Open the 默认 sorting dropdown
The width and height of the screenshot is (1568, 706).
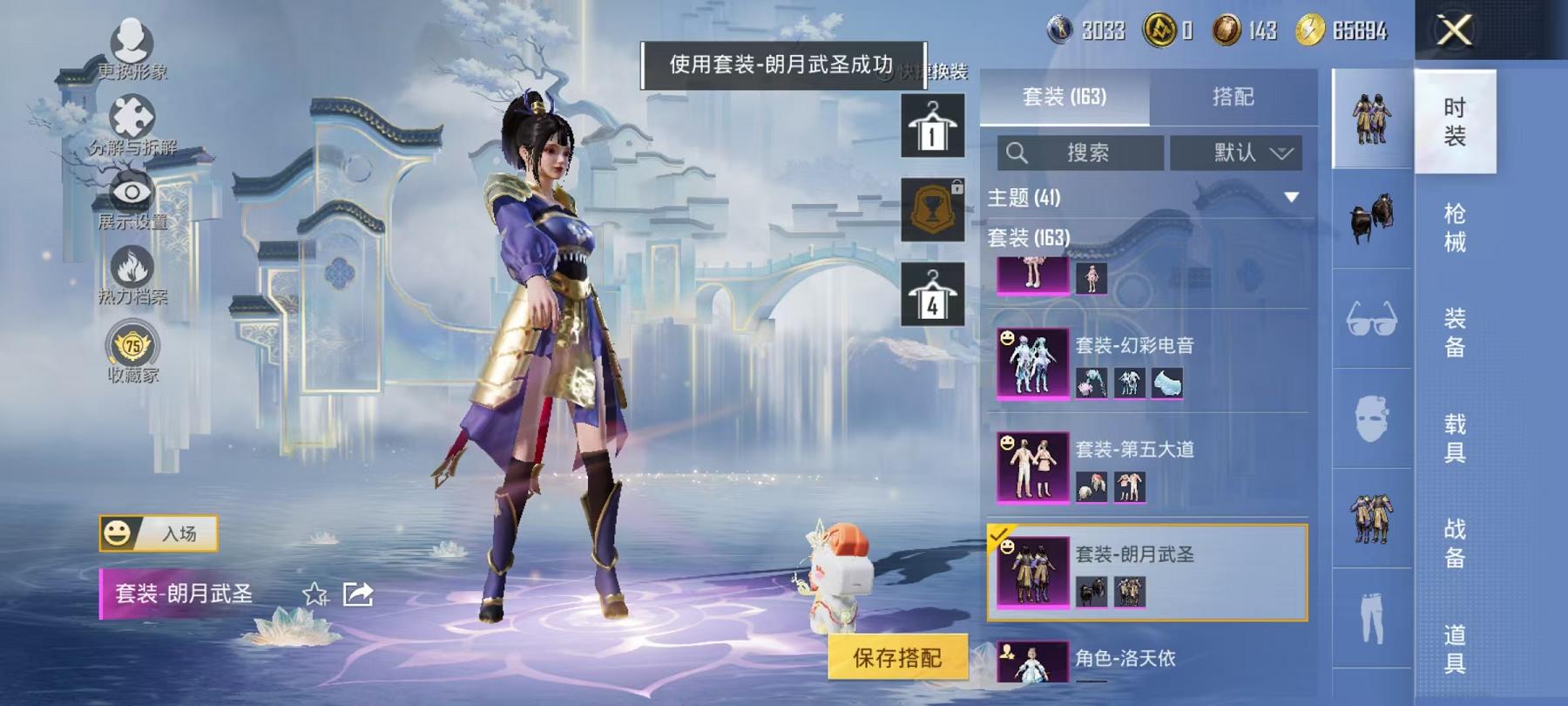[x=1236, y=153]
